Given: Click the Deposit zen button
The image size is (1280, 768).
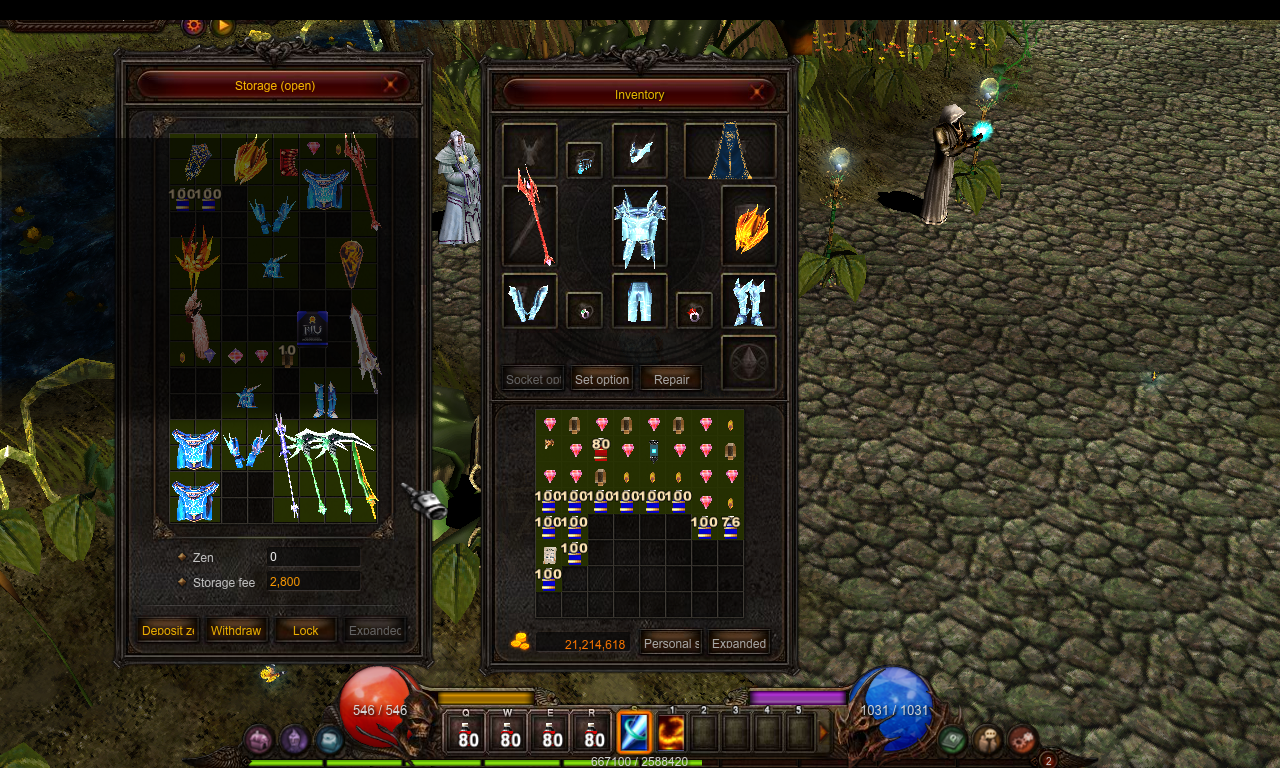Looking at the screenshot, I should (x=167, y=630).
